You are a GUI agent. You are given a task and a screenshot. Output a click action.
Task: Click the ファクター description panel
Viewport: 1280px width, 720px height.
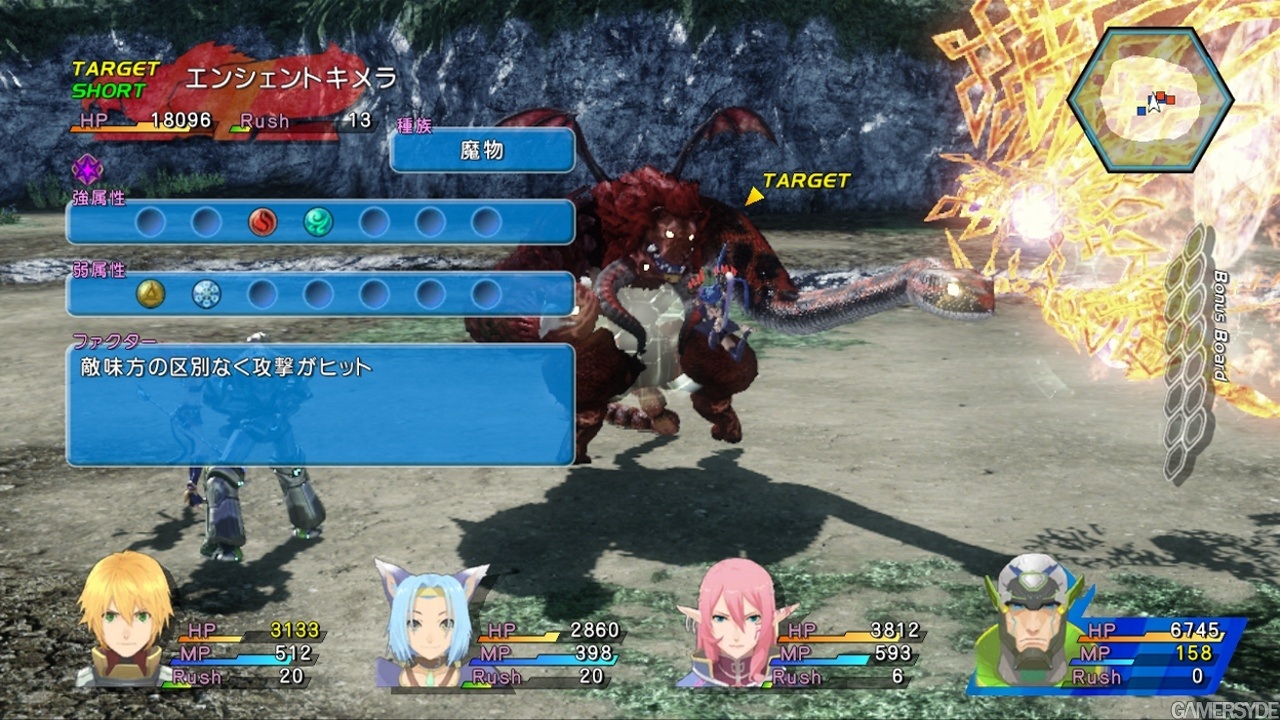[x=320, y=405]
